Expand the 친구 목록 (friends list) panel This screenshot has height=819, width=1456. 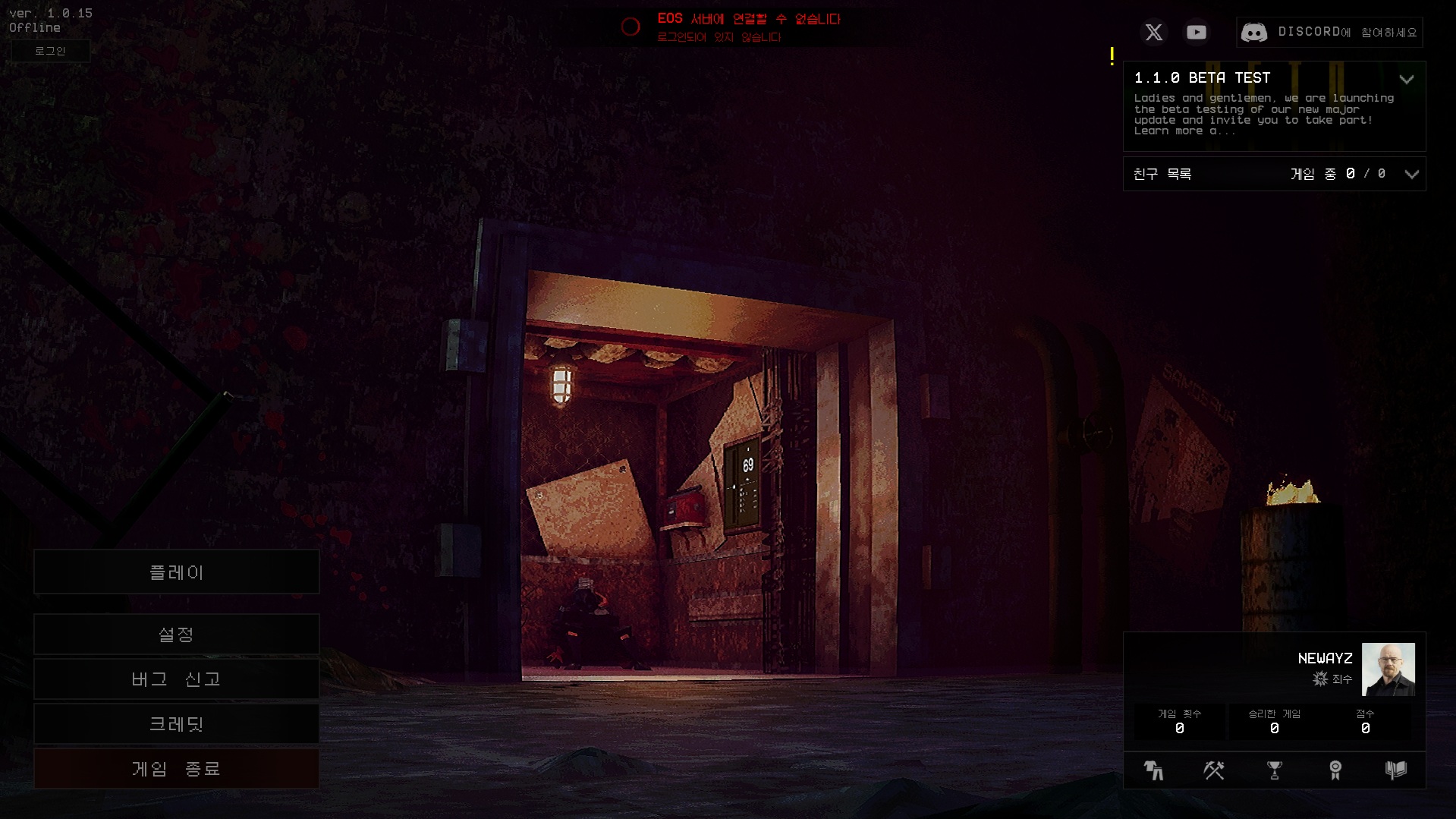[x=1411, y=174]
